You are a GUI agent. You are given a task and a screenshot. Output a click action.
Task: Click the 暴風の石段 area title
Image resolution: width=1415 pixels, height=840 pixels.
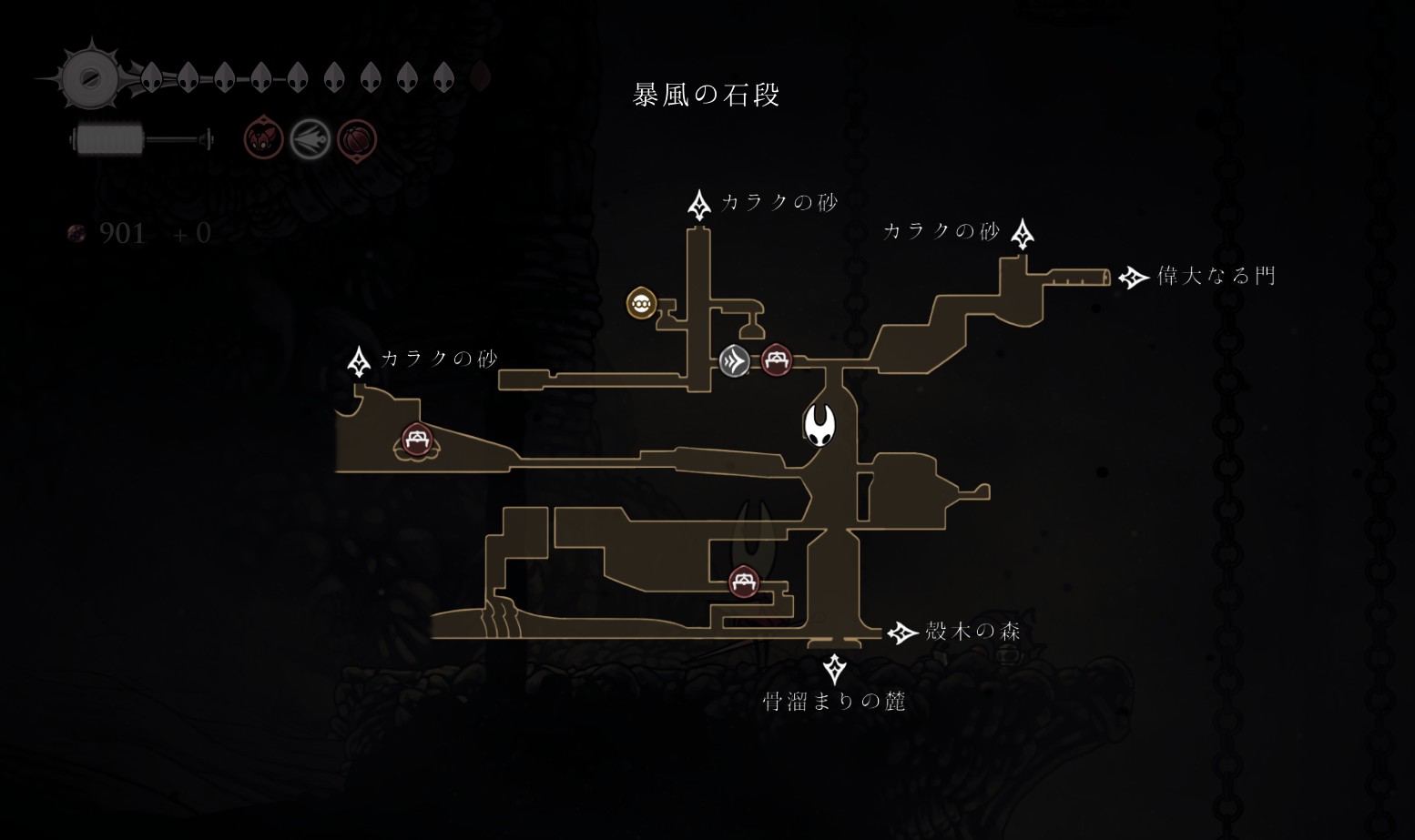click(x=707, y=95)
